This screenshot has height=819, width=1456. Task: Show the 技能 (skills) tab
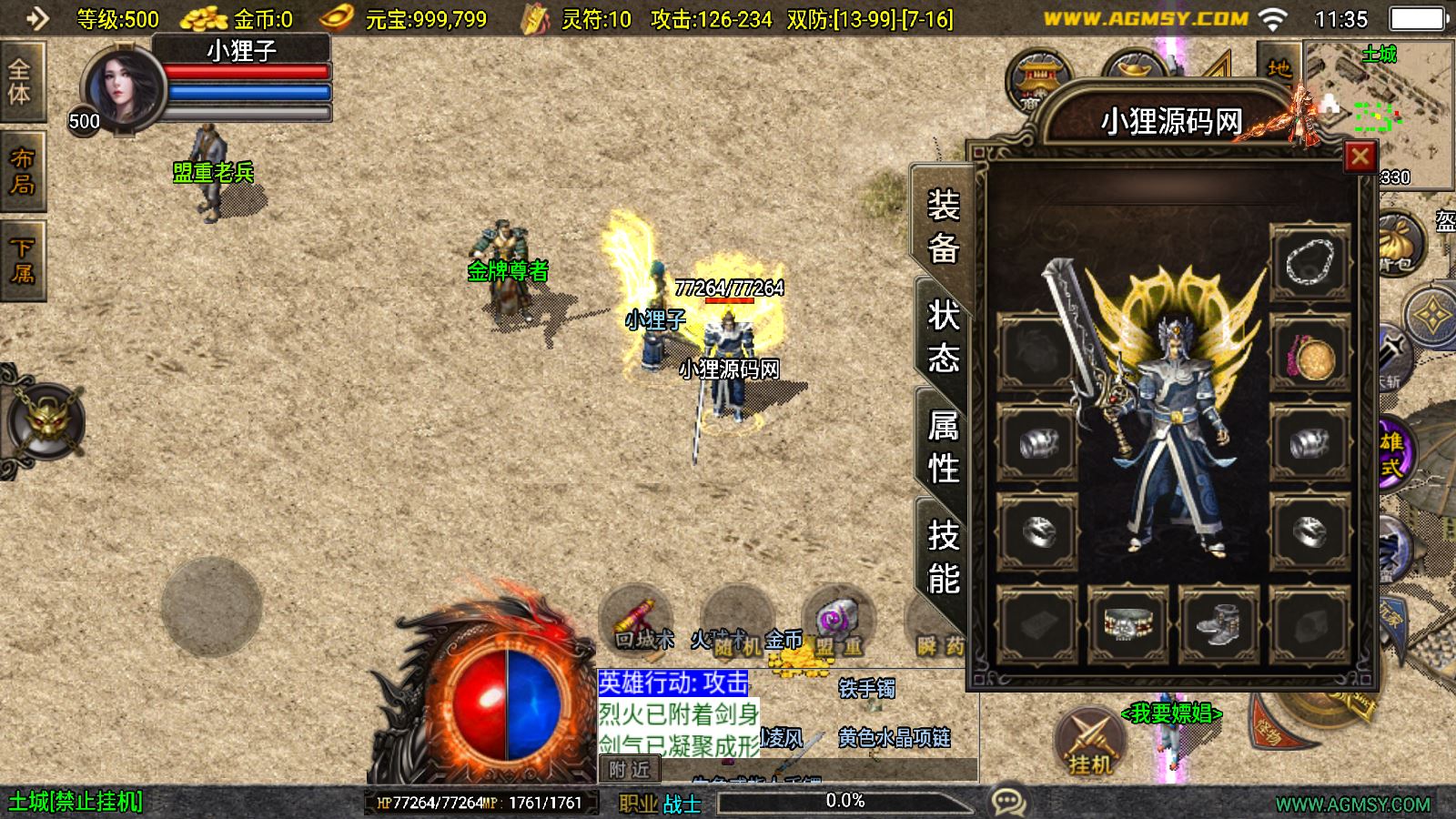[x=943, y=556]
